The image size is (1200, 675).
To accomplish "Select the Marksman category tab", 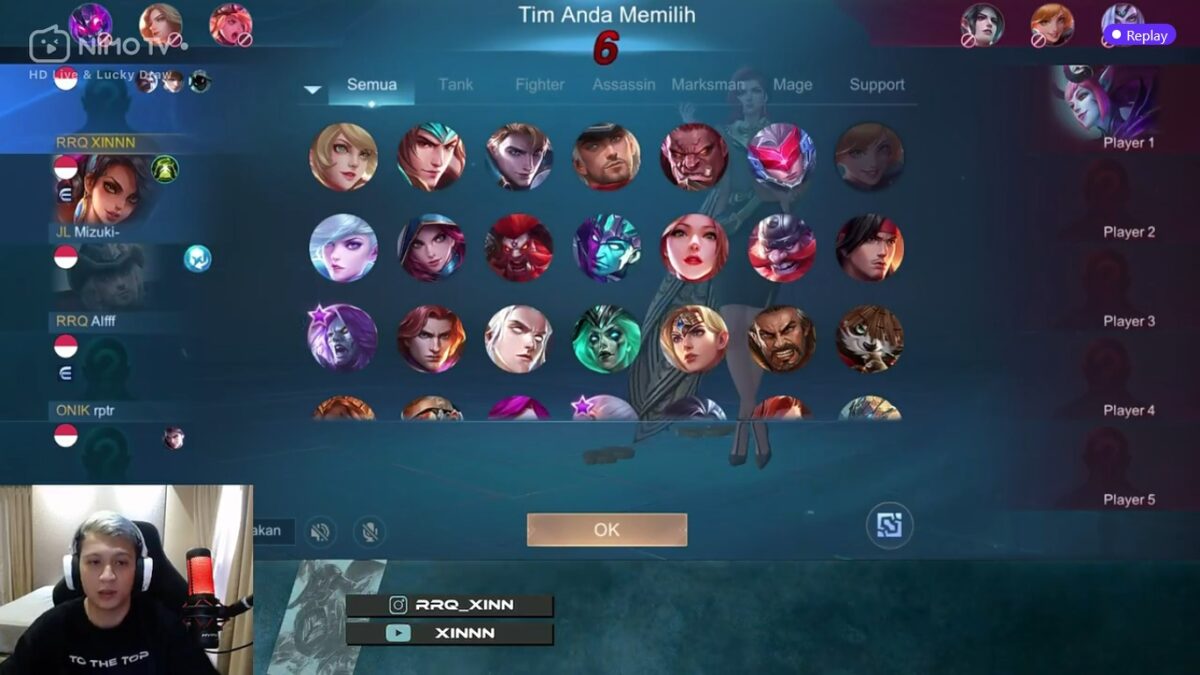I will [708, 85].
